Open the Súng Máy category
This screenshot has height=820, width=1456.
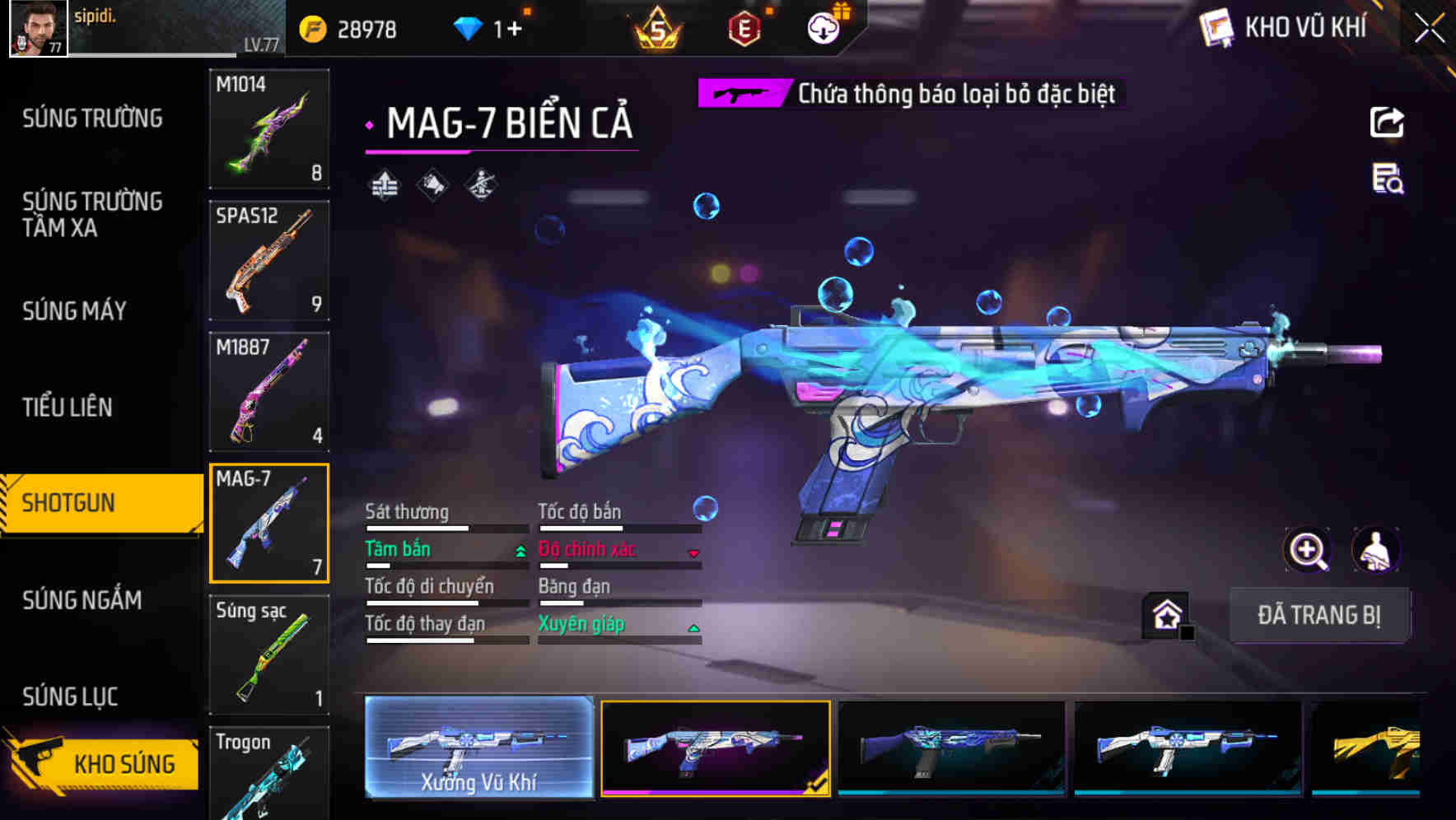pyautogui.click(x=74, y=311)
